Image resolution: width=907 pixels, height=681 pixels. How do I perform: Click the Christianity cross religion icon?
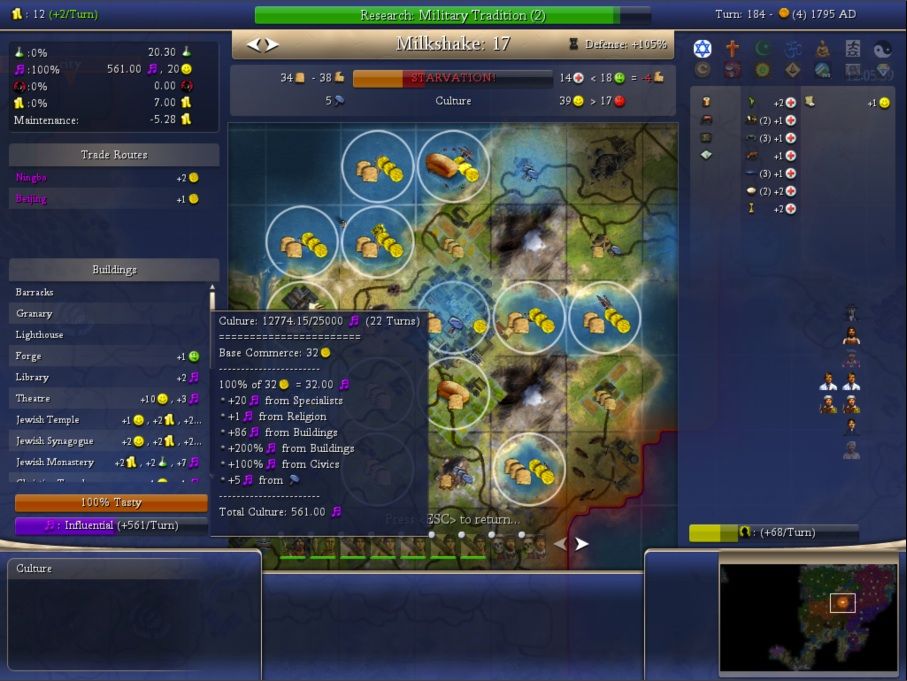[x=732, y=49]
